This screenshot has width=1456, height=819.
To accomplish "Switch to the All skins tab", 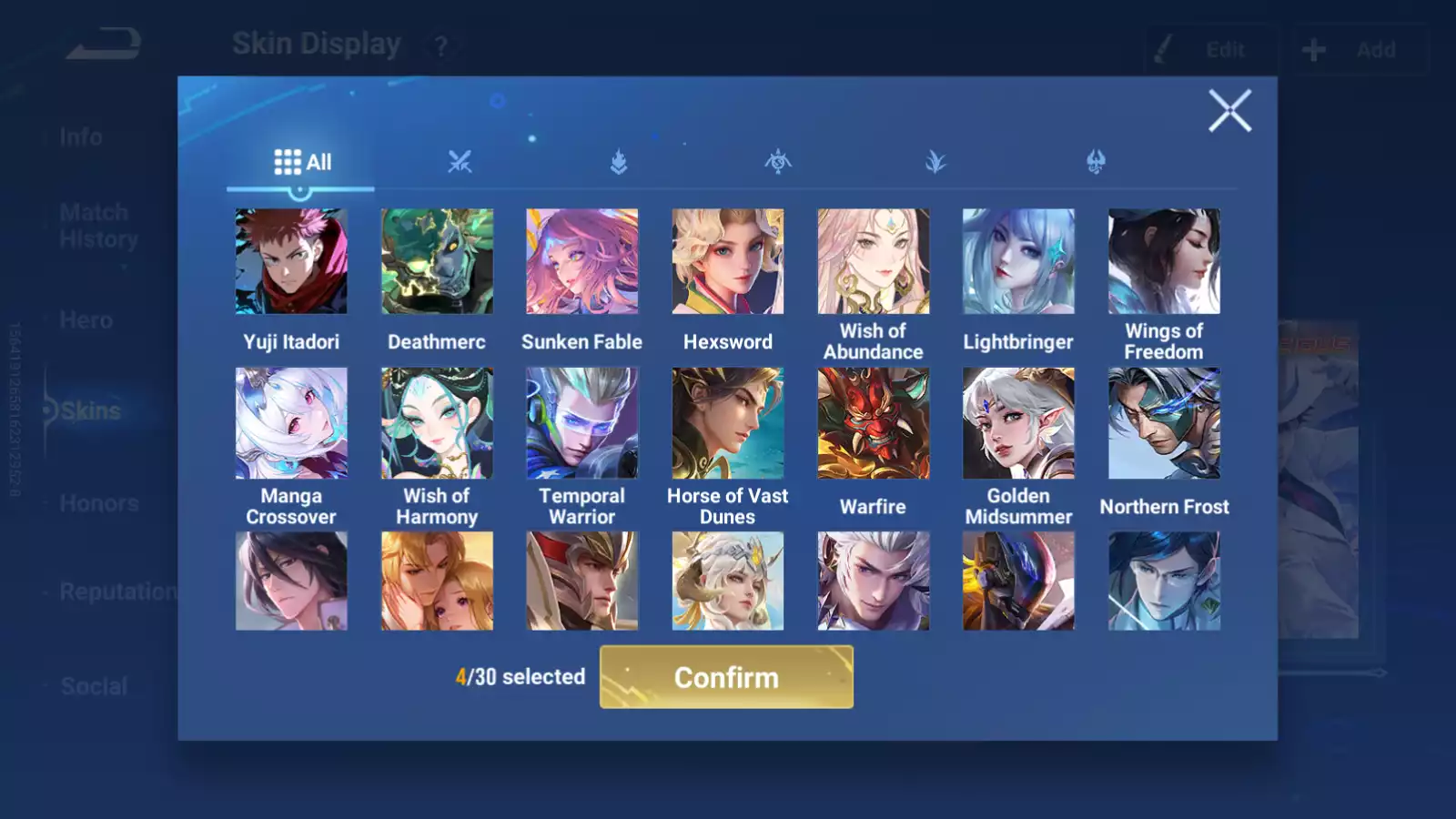I will (302, 163).
